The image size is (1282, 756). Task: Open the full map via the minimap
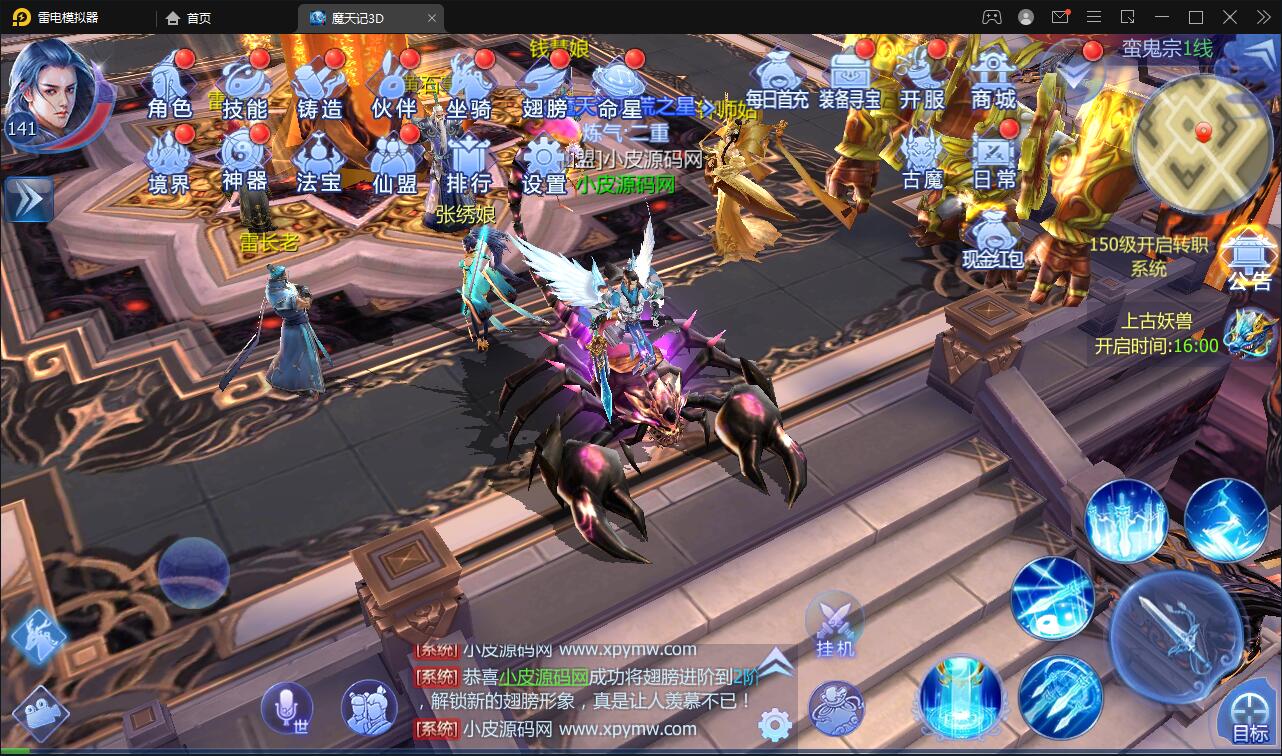[x=1203, y=140]
